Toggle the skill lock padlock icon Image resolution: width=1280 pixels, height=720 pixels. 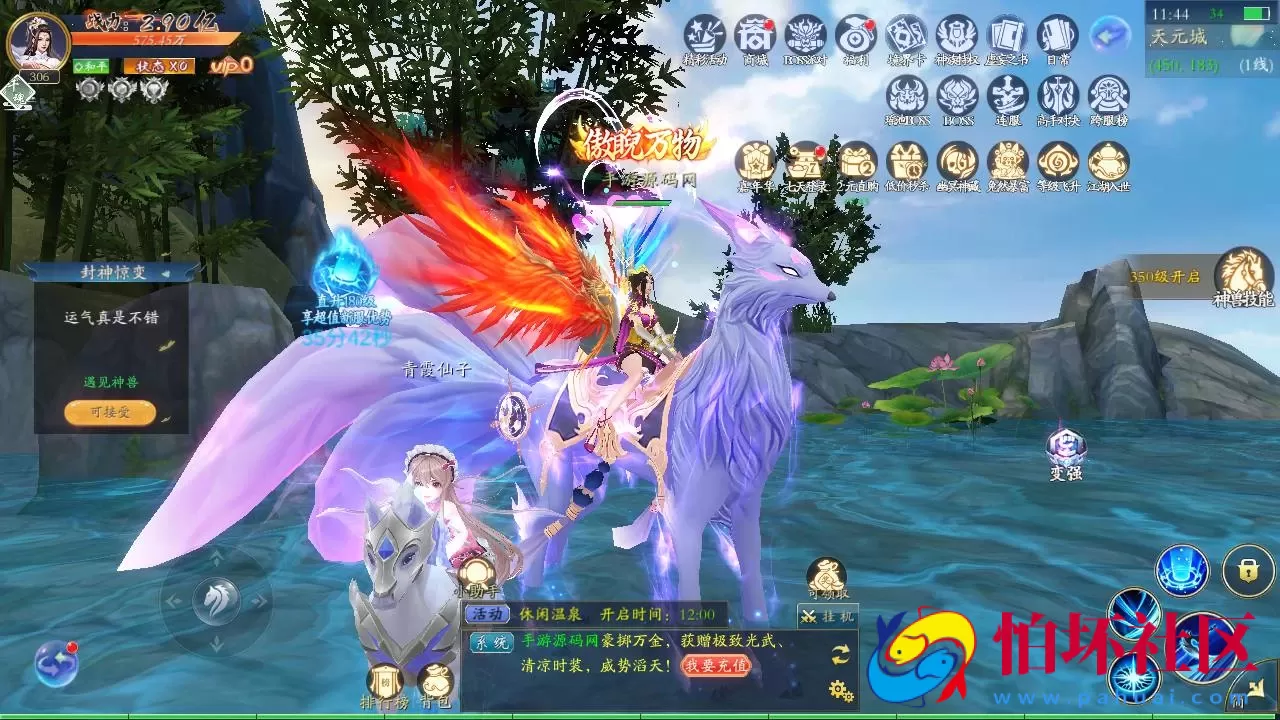[1248, 570]
